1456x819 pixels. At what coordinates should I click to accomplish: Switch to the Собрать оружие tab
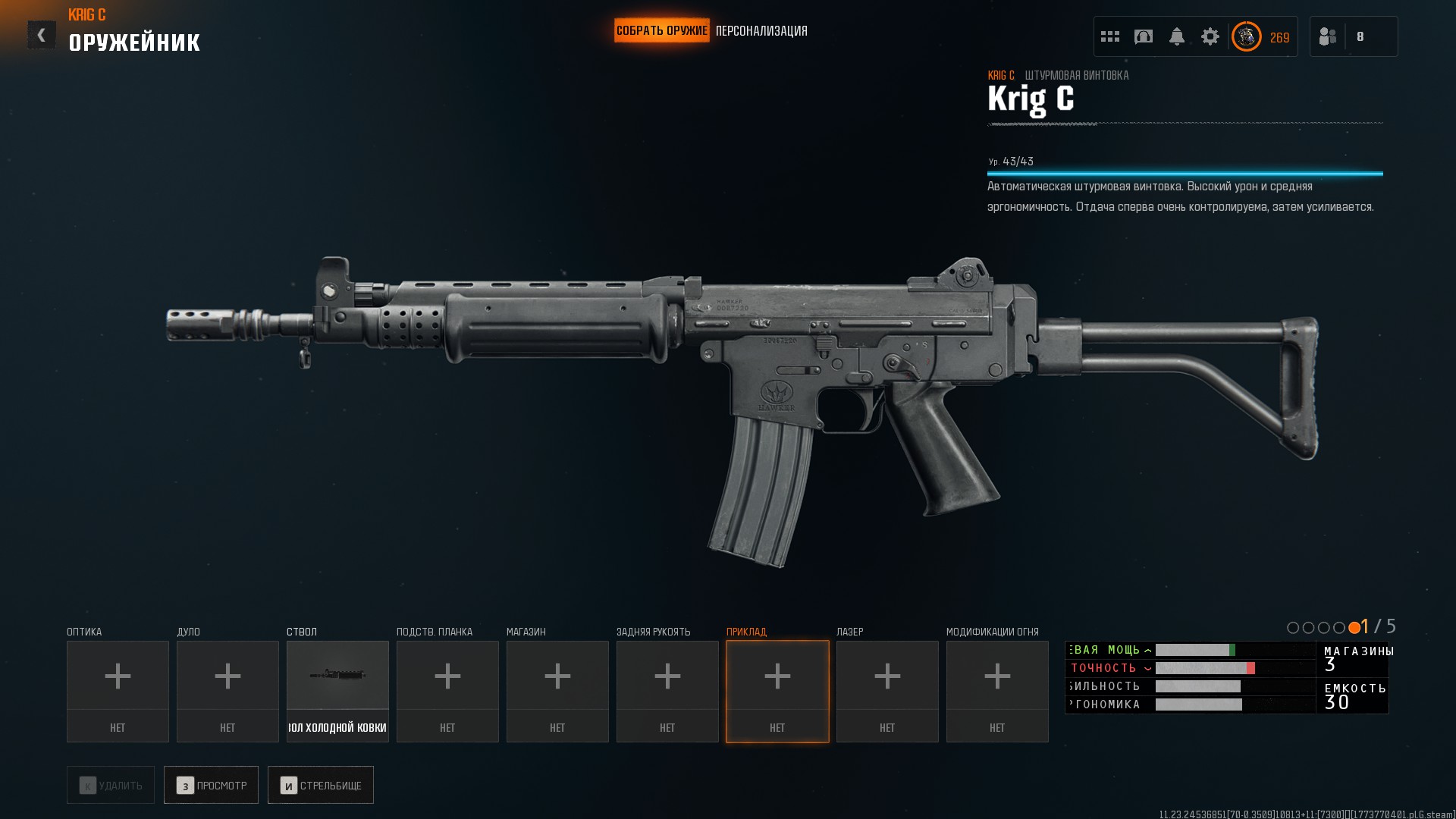coord(661,30)
